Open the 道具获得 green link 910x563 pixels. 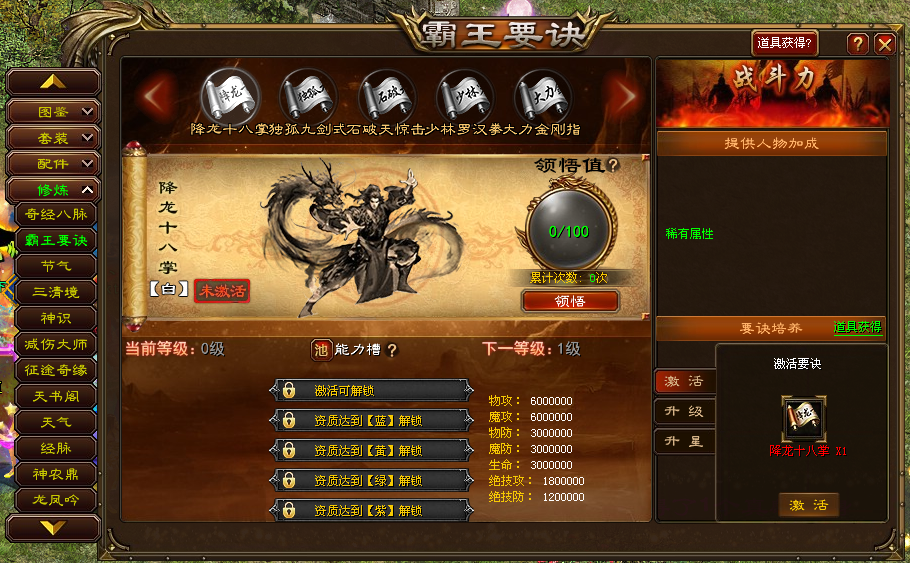[x=857, y=327]
